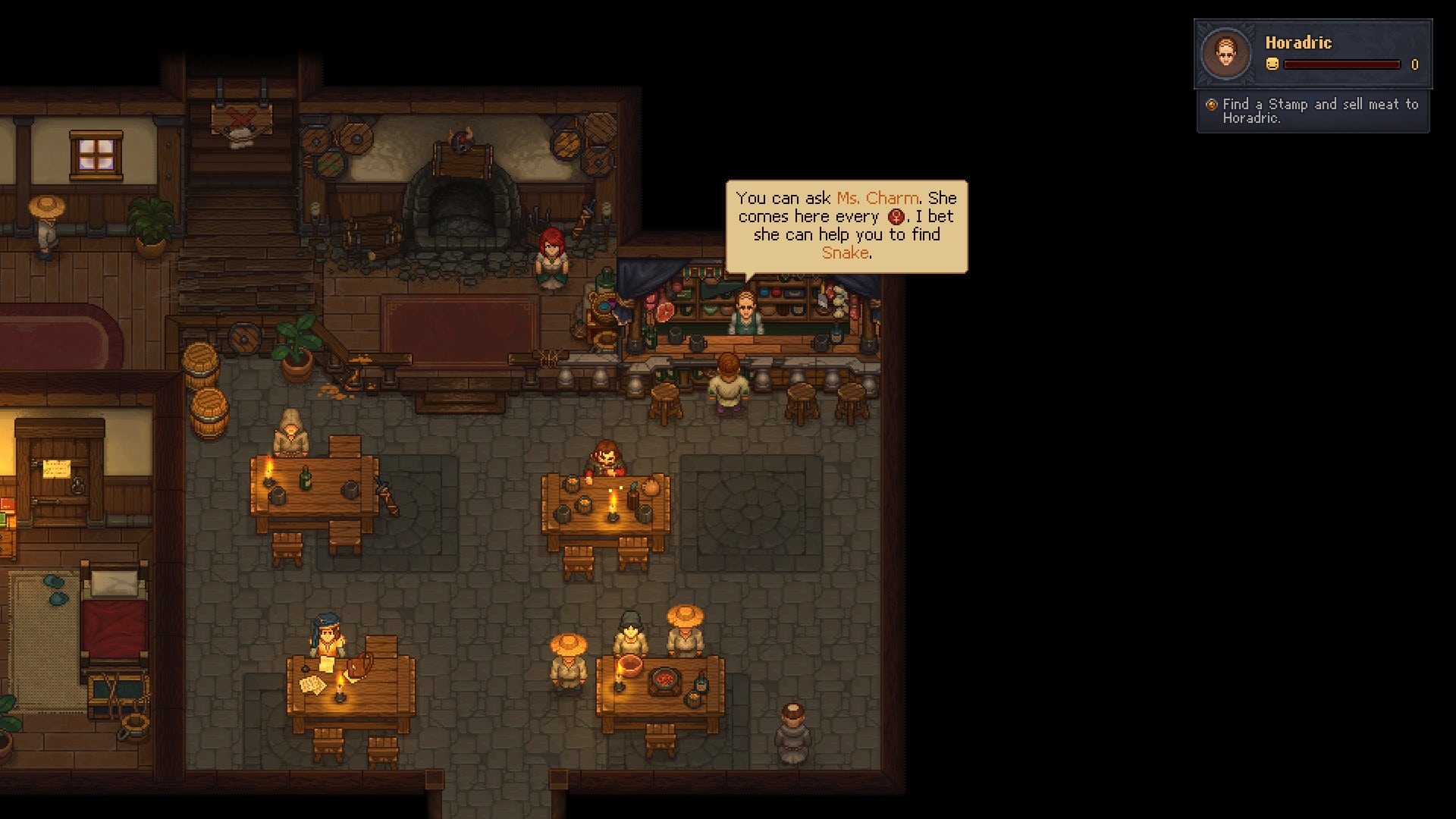Advance the Ms. Charm dialogue speech bubble
Image resolution: width=1456 pixels, height=819 pixels.
pyautogui.click(x=846, y=225)
